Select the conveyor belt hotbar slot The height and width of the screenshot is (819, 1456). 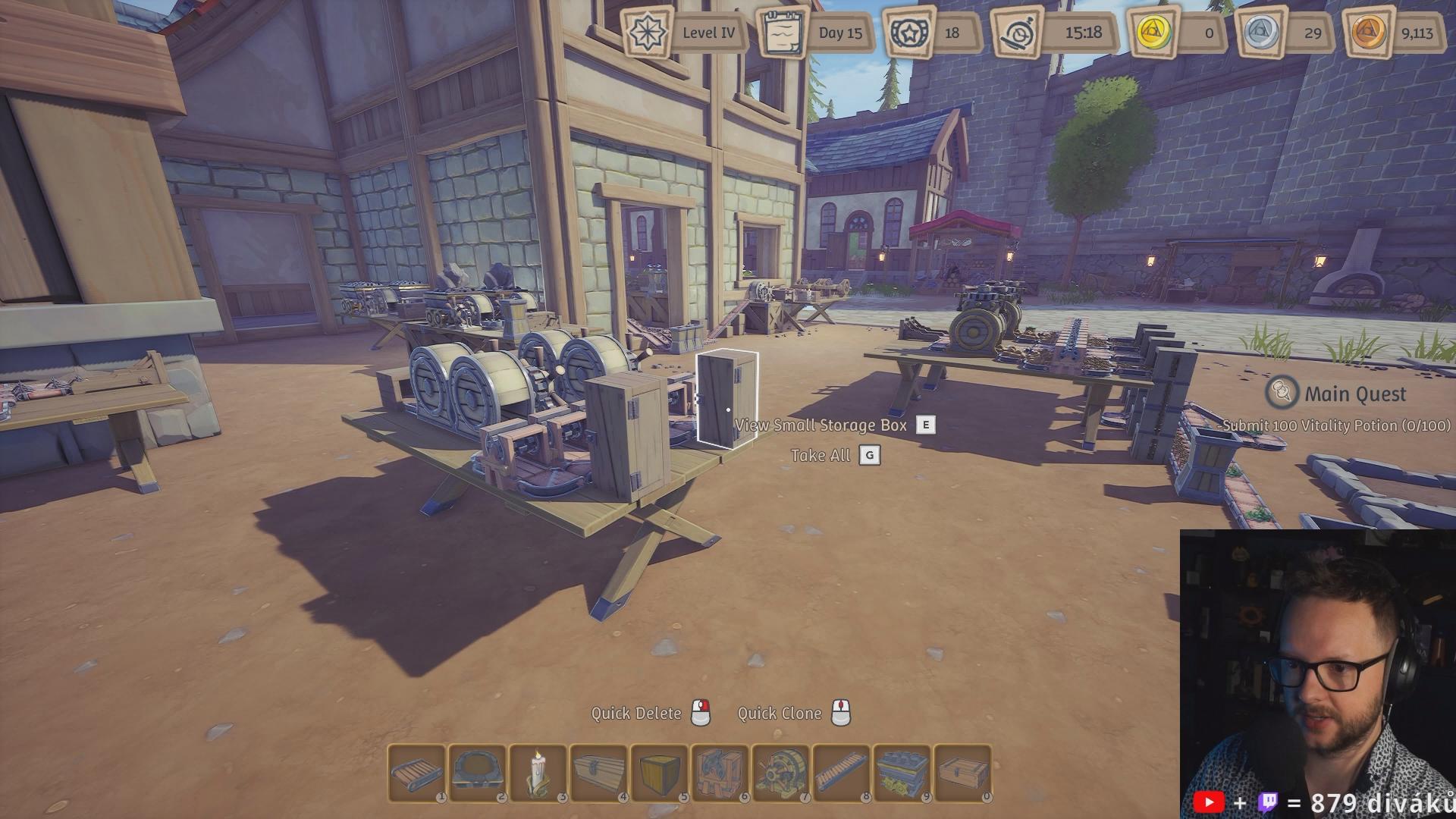tap(416, 773)
